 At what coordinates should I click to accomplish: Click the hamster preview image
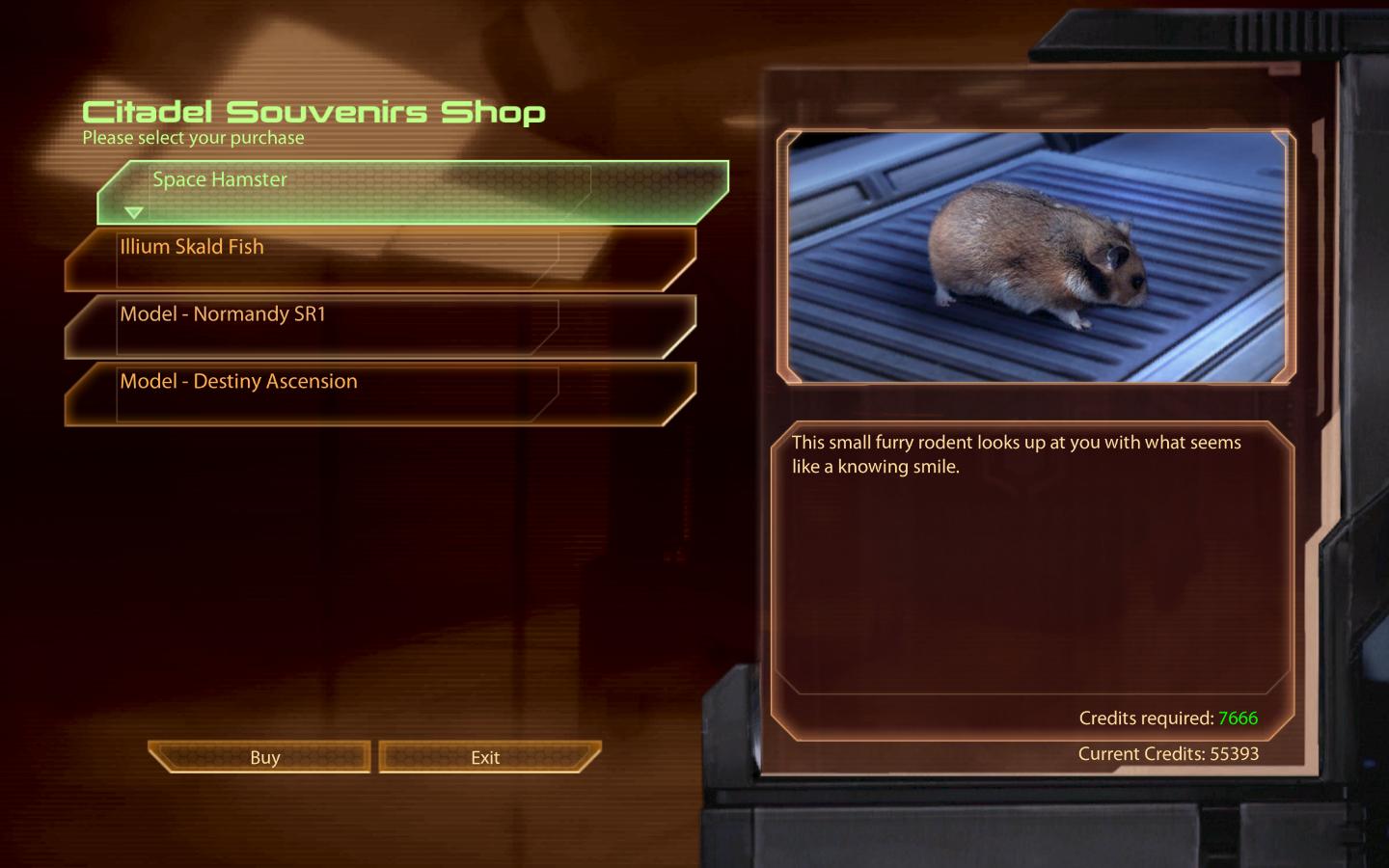pyautogui.click(x=1036, y=257)
